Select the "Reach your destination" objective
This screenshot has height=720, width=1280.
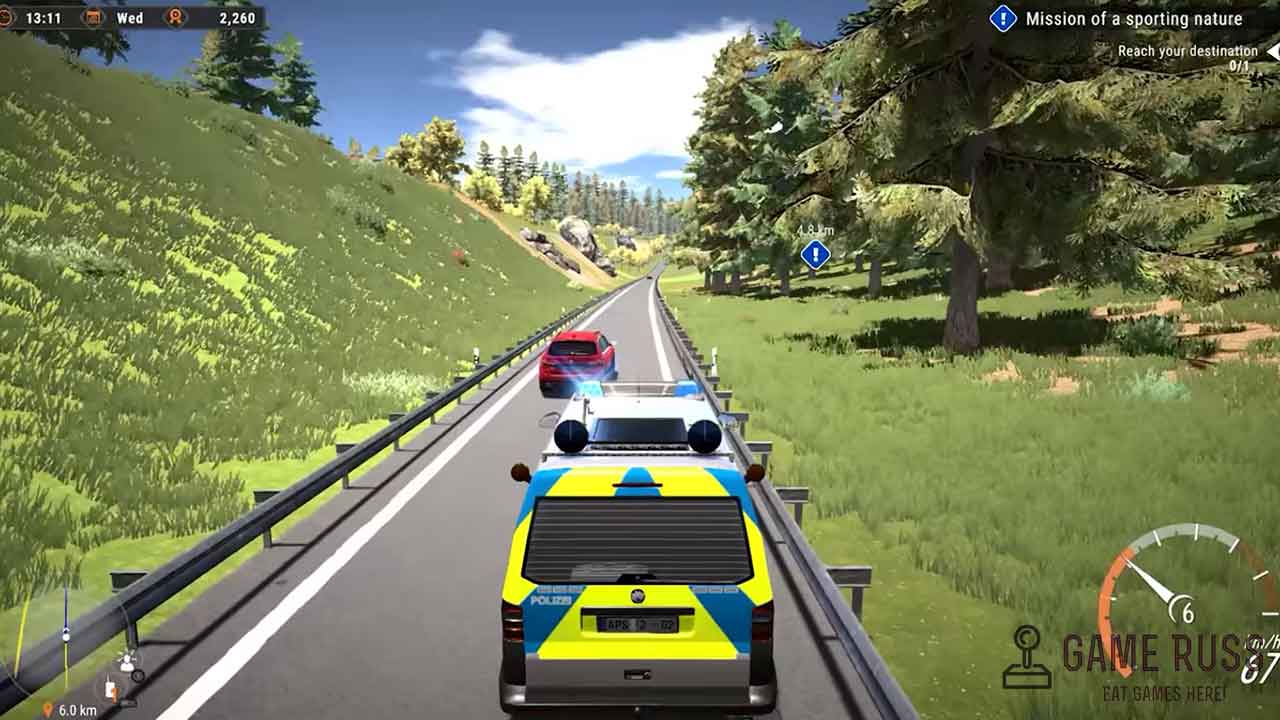point(1187,51)
